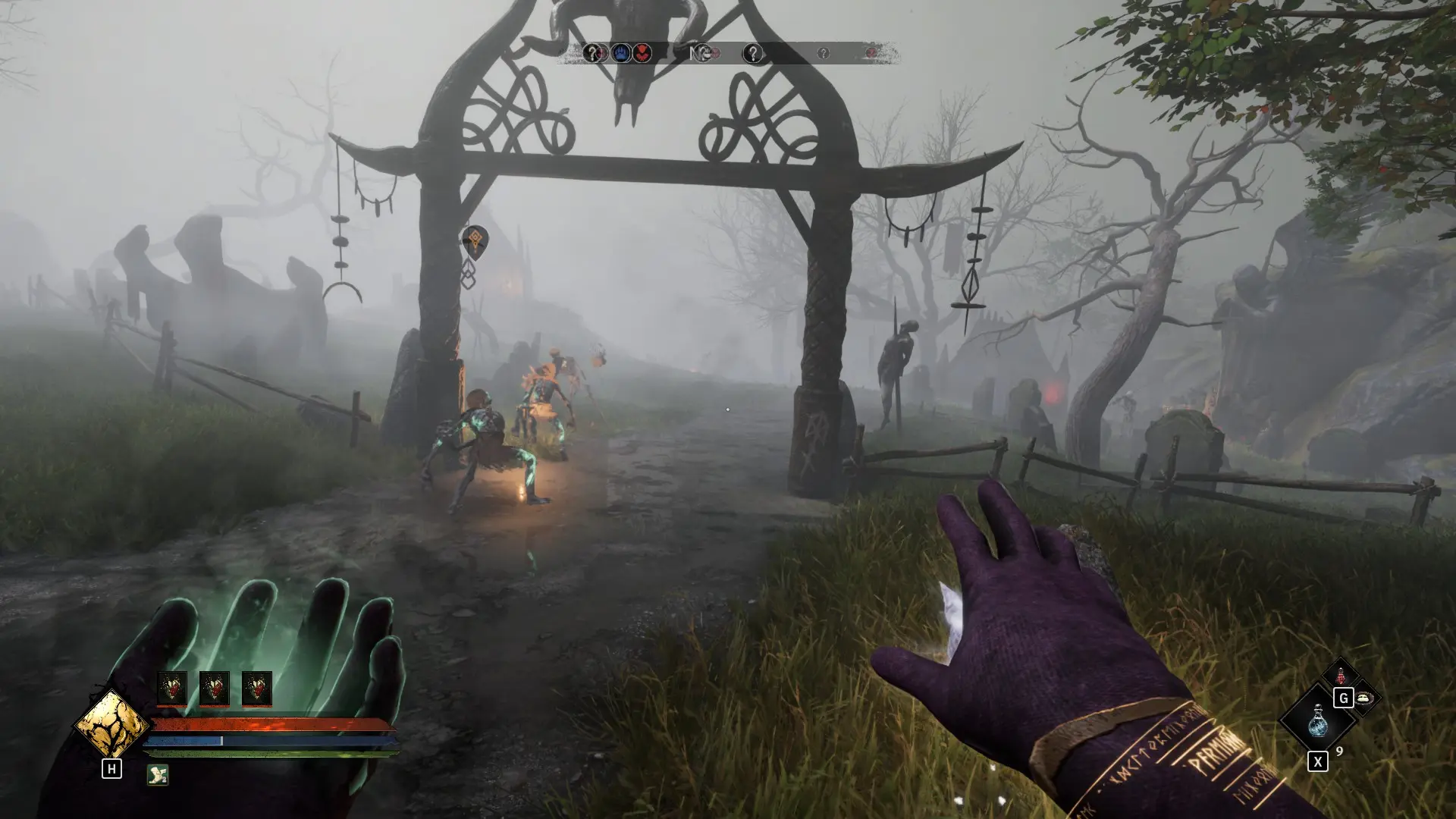The image size is (1456, 819).
Task: Select the small red health potion slot
Action: pos(1341,674)
